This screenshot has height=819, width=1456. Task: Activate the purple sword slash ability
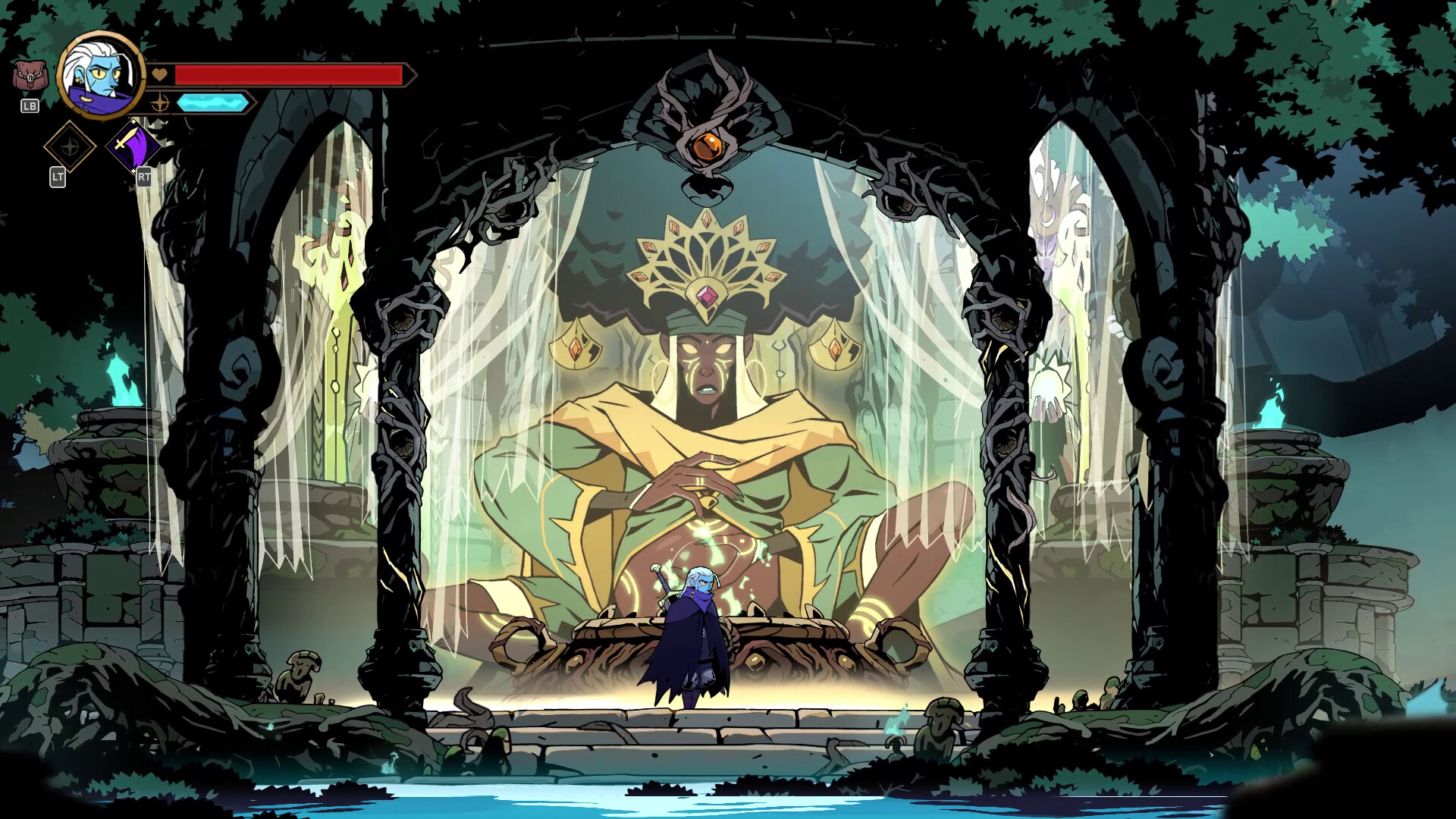(132, 145)
